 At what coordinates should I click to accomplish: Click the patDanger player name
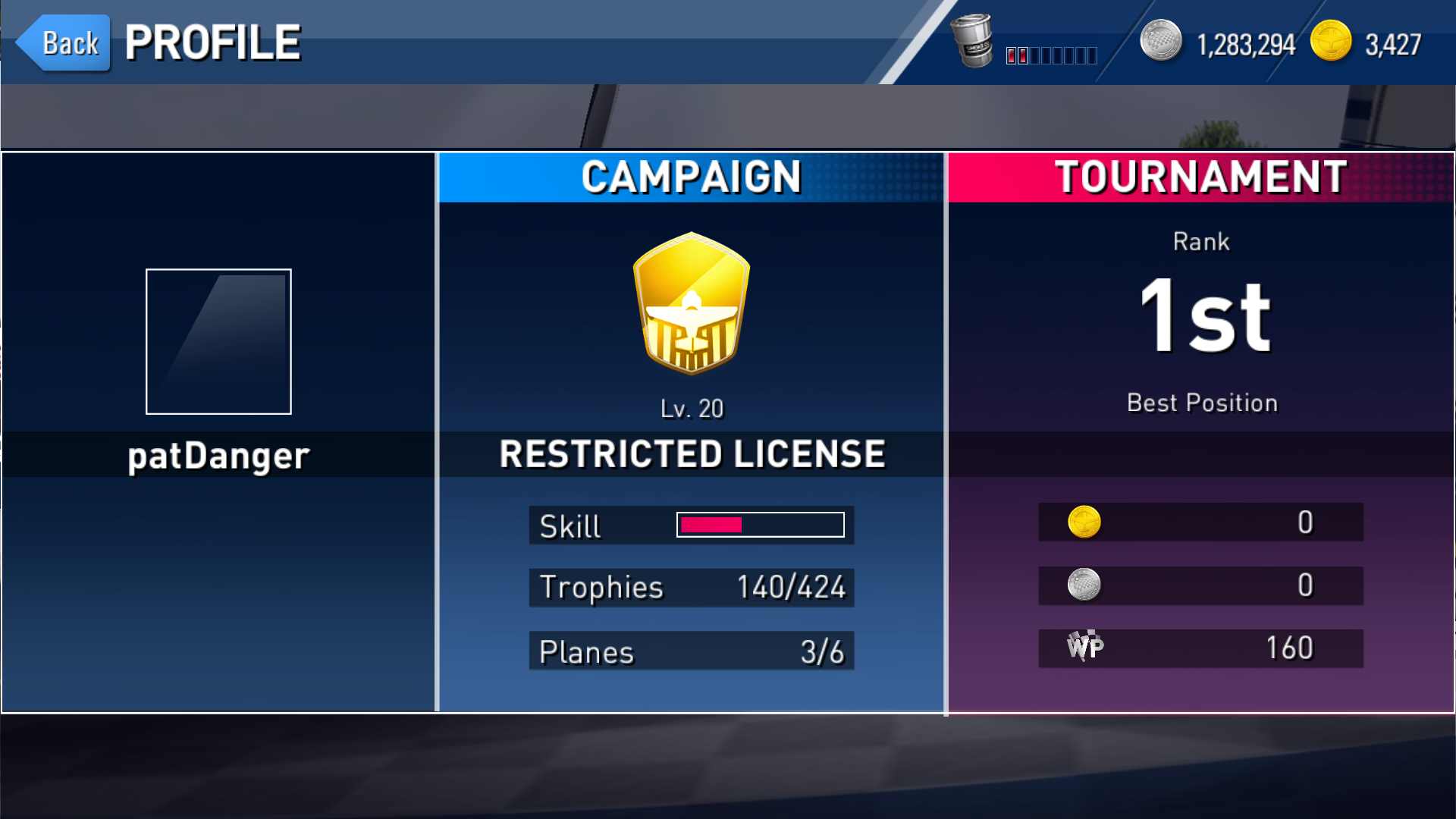click(x=218, y=456)
